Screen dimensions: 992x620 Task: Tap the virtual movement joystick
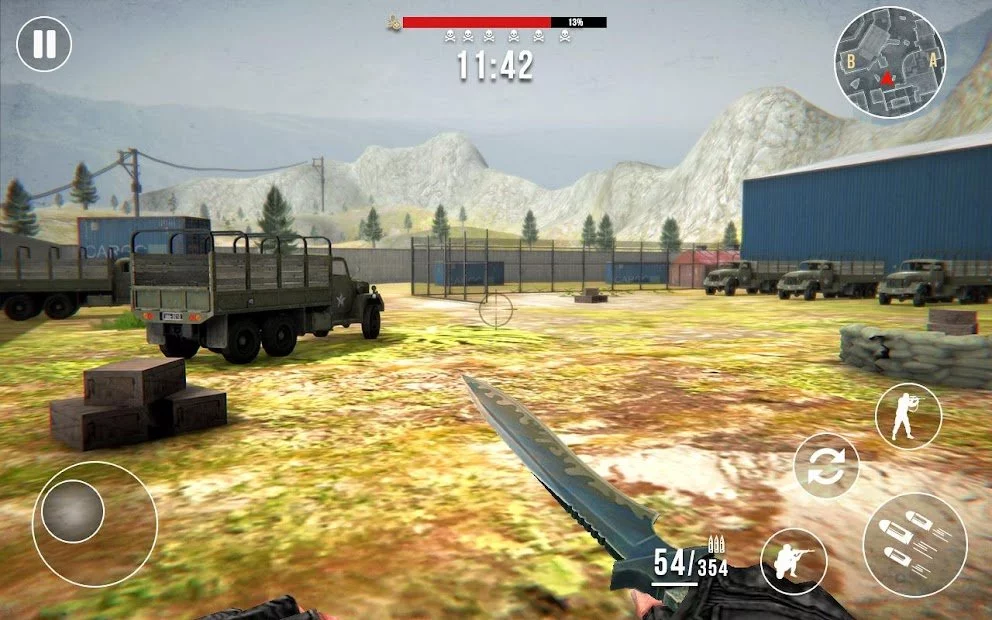(x=74, y=512)
